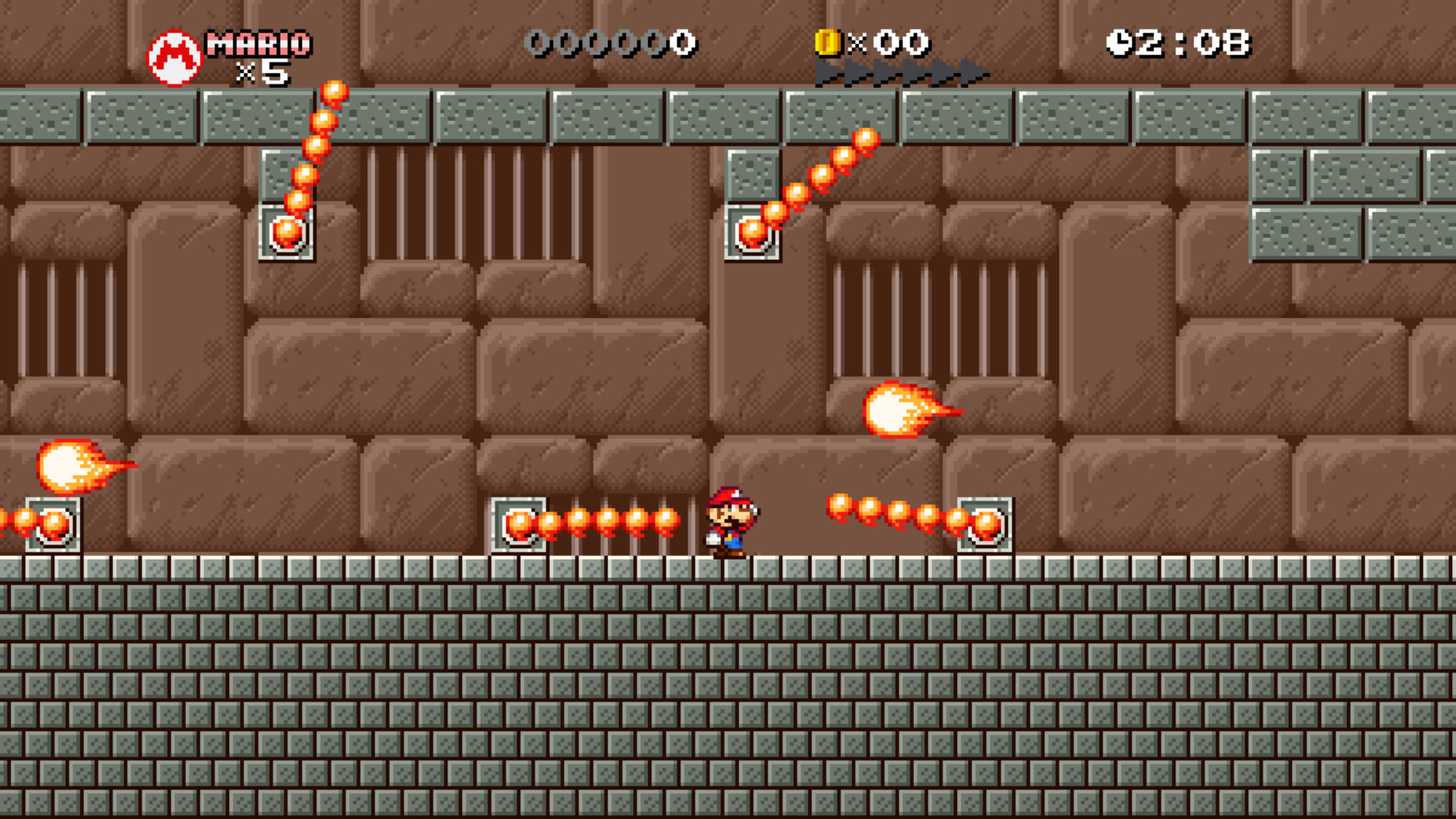Click the x00 coin count text
The image size is (1456, 819).
pyautogui.click(x=891, y=43)
